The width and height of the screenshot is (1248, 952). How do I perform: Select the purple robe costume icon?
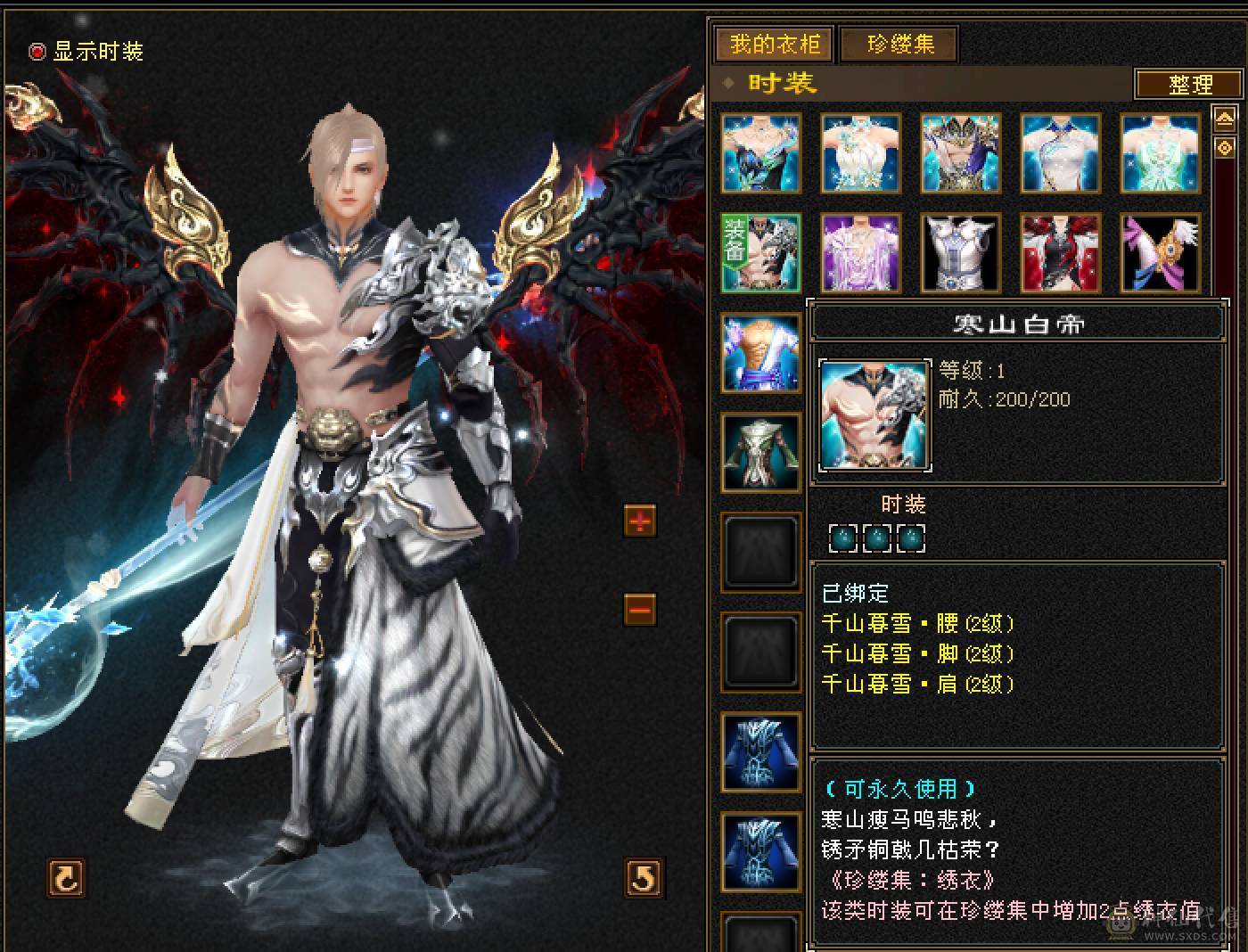pos(861,253)
